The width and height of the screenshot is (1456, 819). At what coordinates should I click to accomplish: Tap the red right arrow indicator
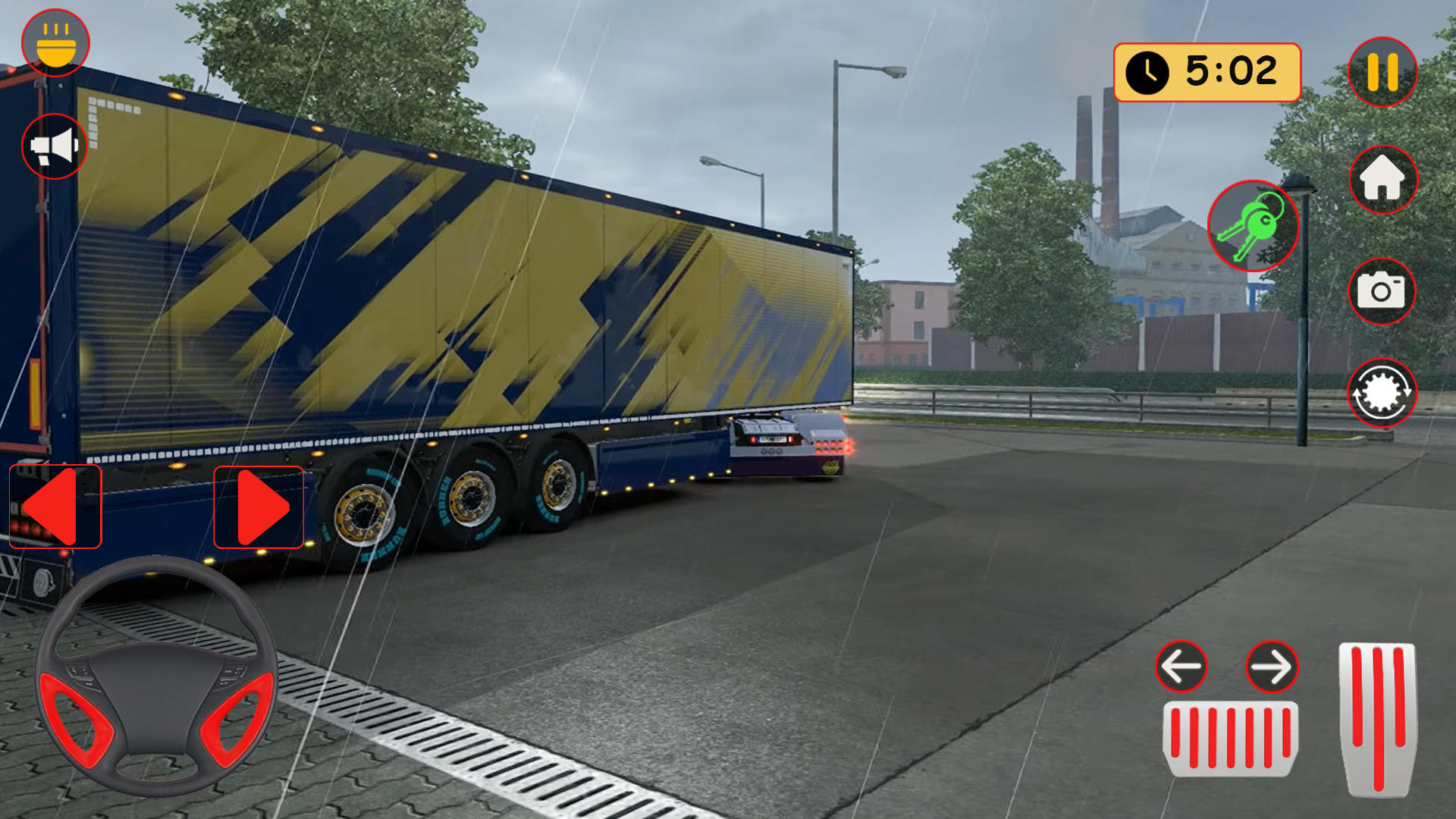(x=258, y=507)
